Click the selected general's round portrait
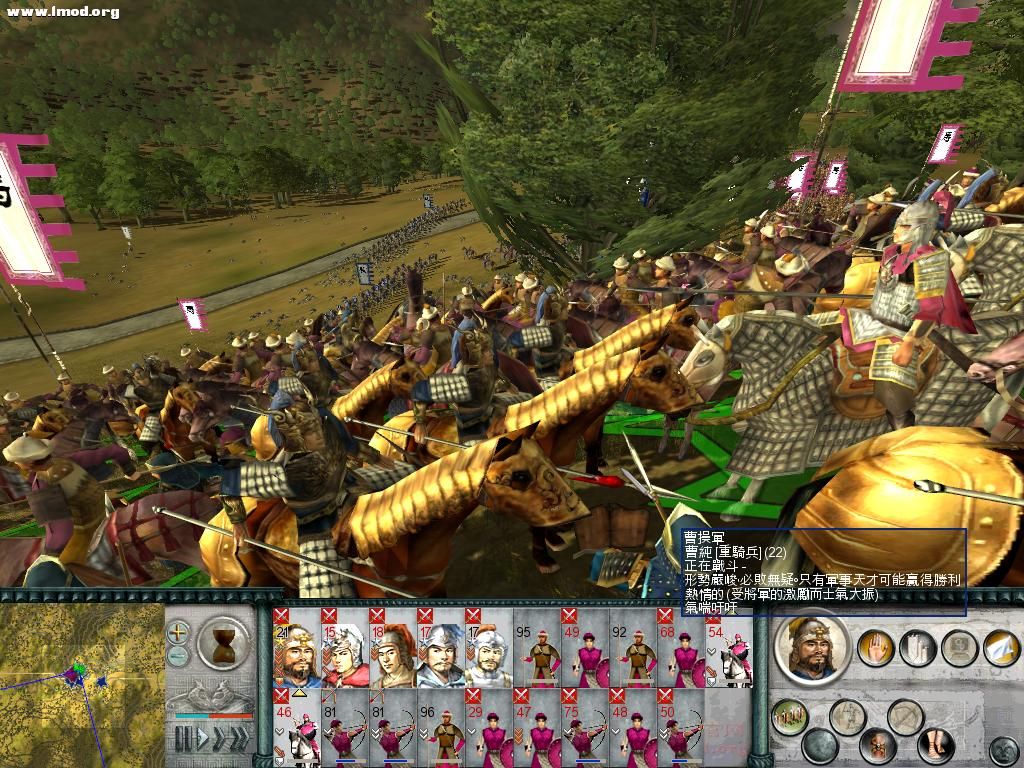1024x768 pixels. pyautogui.click(x=811, y=647)
